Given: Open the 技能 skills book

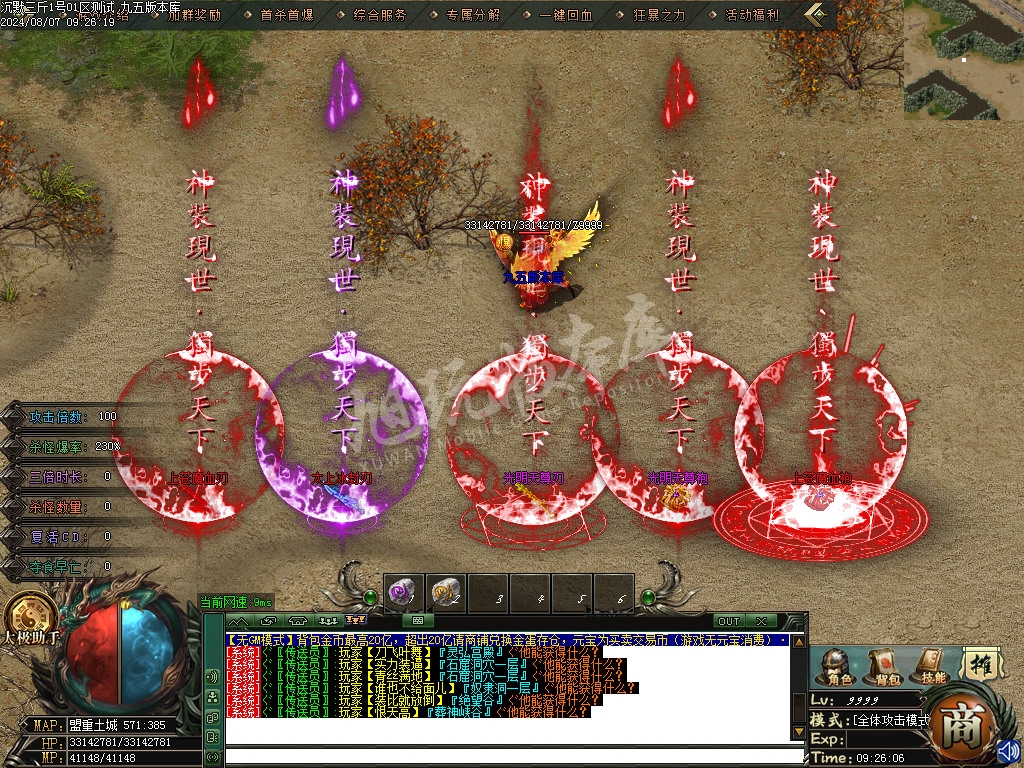Looking at the screenshot, I should coord(931,667).
